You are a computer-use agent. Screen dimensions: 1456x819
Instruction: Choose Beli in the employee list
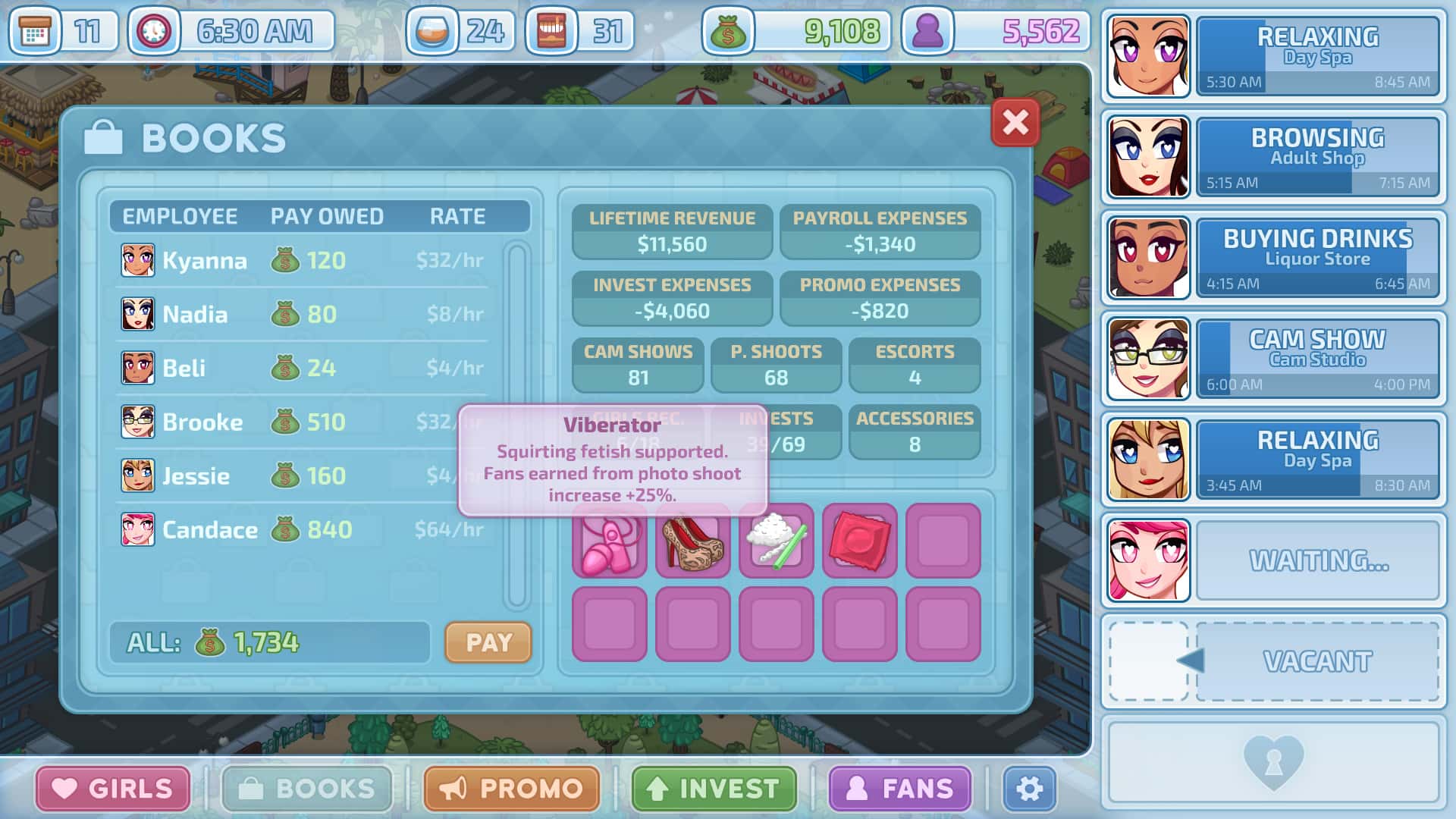tap(303, 369)
